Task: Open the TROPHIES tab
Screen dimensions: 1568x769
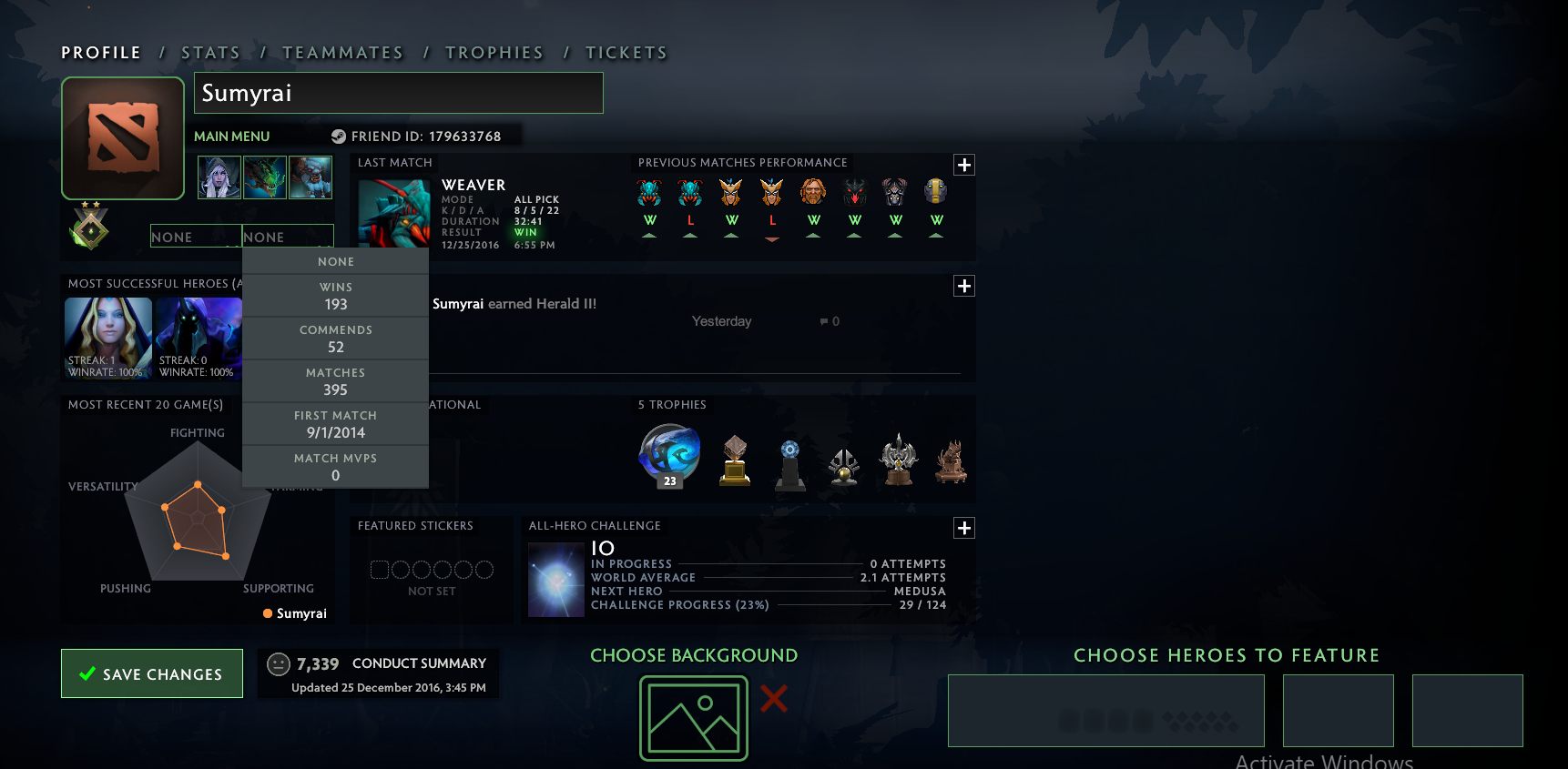Action: point(494,52)
